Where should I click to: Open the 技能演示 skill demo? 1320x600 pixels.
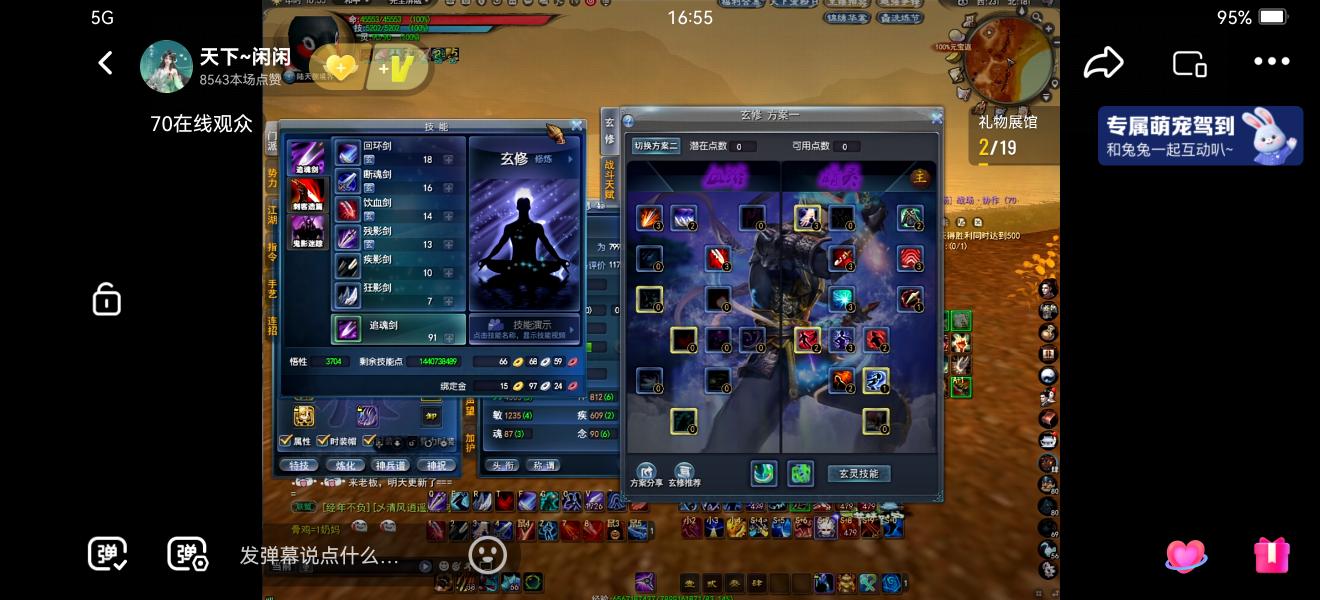pyautogui.click(x=524, y=328)
